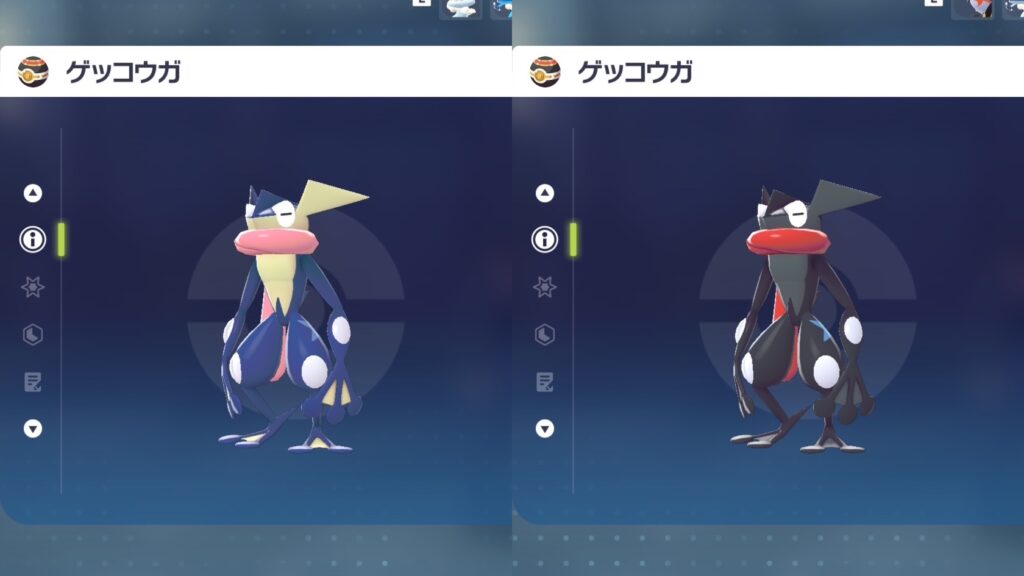This screenshot has width=1024, height=576.
Task: Open the star-shaped tab beside blue Greninja
Action: coord(33,287)
